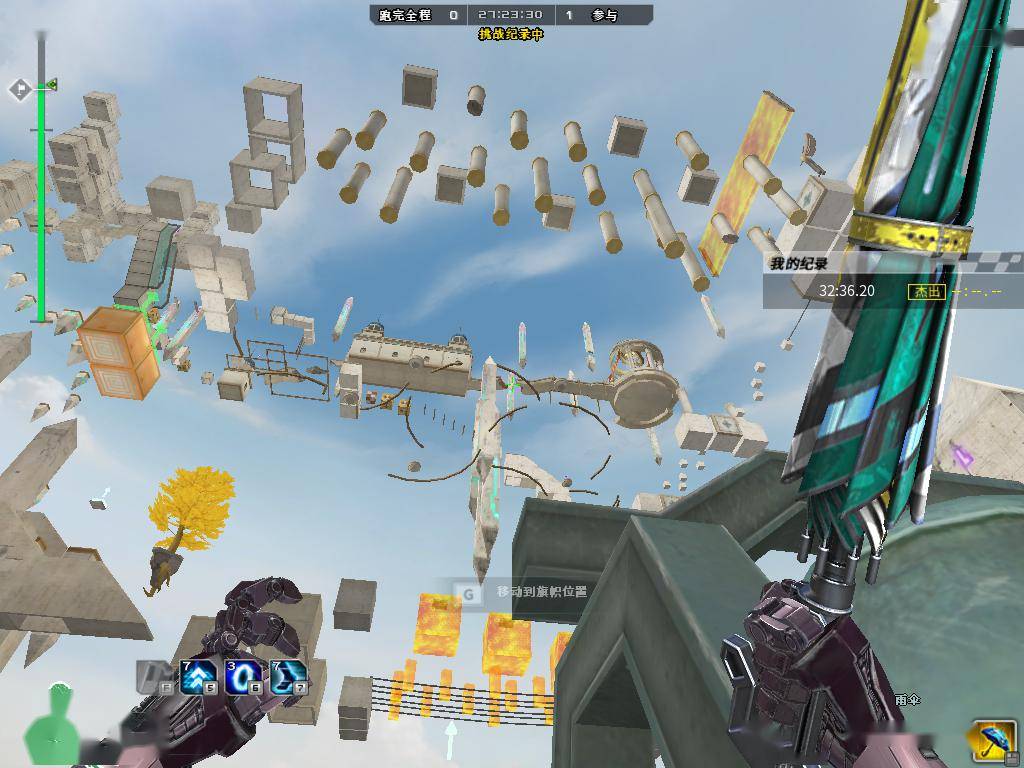Screen dimensions: 1024x768
Task: Select the 跑完全程 label in top bar
Action: [x=405, y=15]
